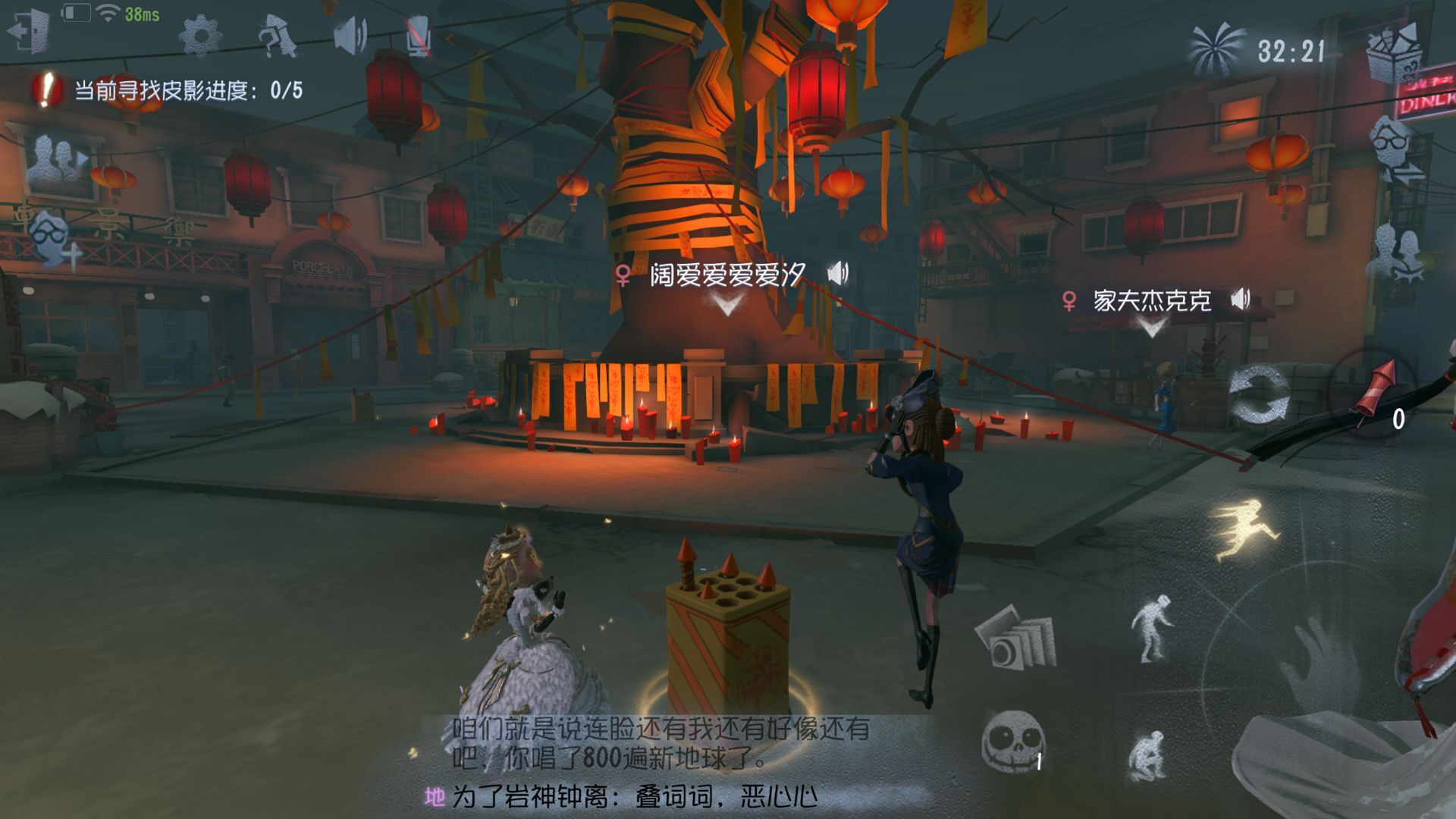Open the shadow puppet search progress tracker
Screen dimensions: 1456x819
coord(168,91)
